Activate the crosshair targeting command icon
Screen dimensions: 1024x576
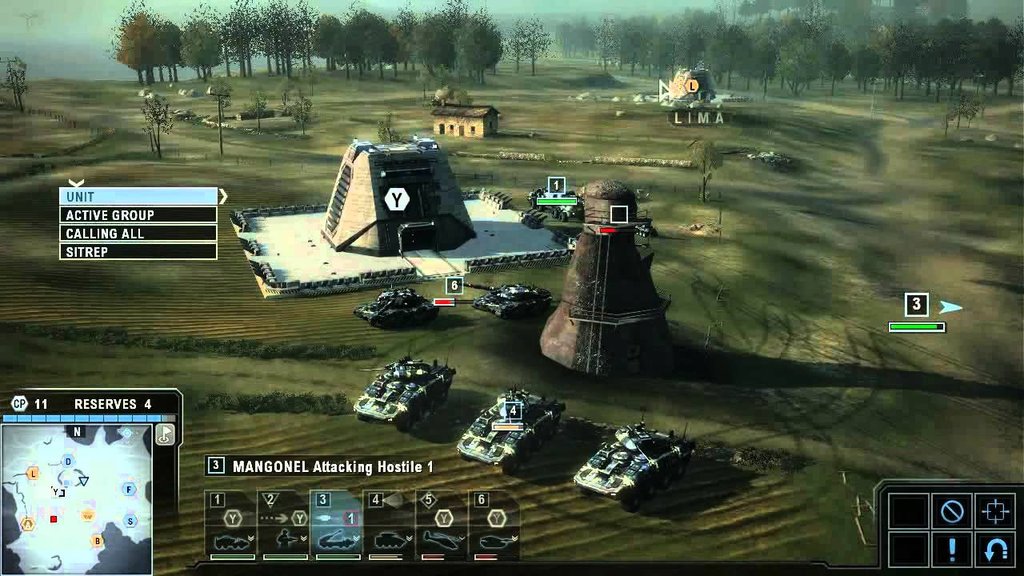(x=994, y=511)
